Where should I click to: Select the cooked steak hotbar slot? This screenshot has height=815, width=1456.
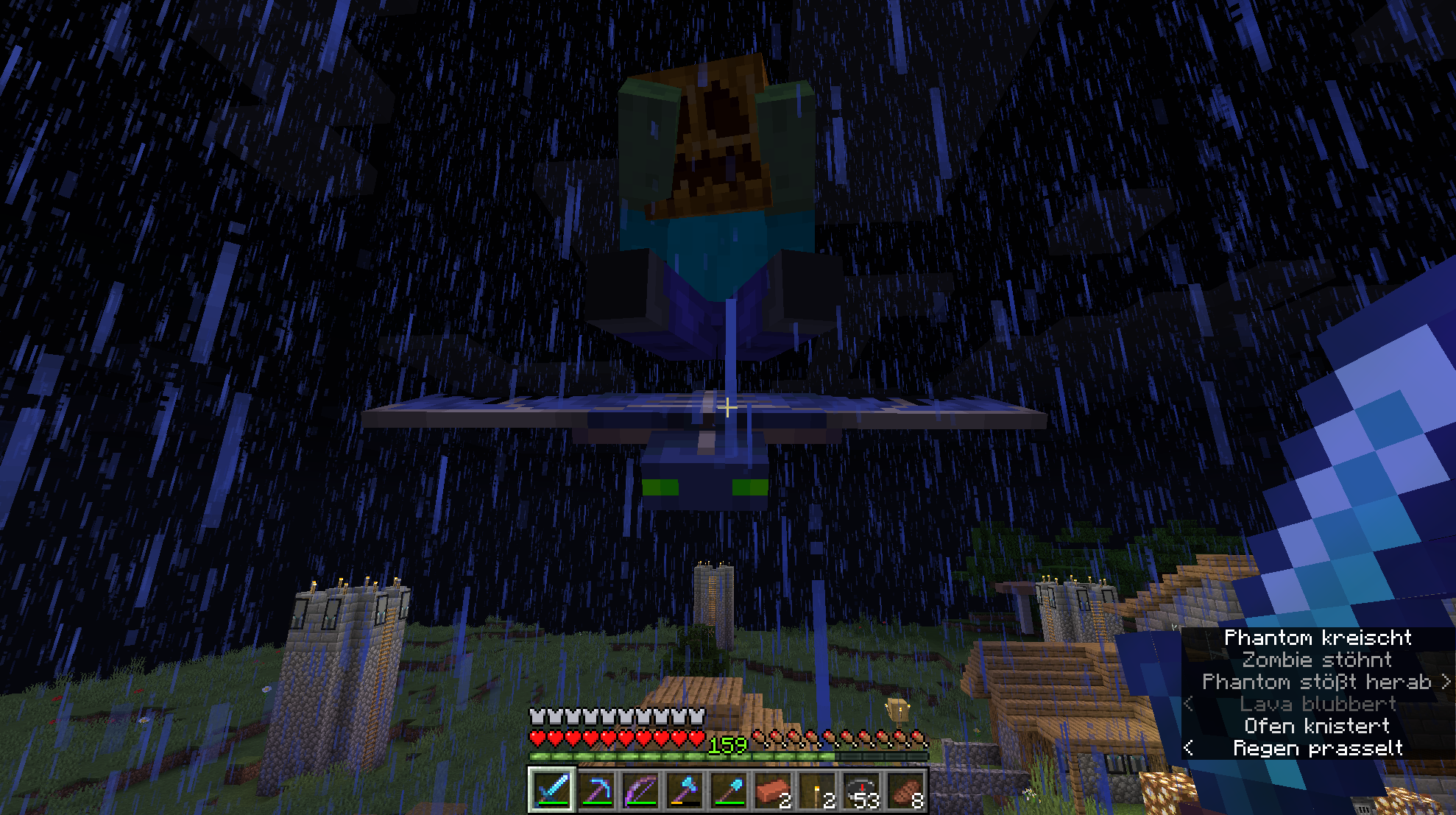905,791
